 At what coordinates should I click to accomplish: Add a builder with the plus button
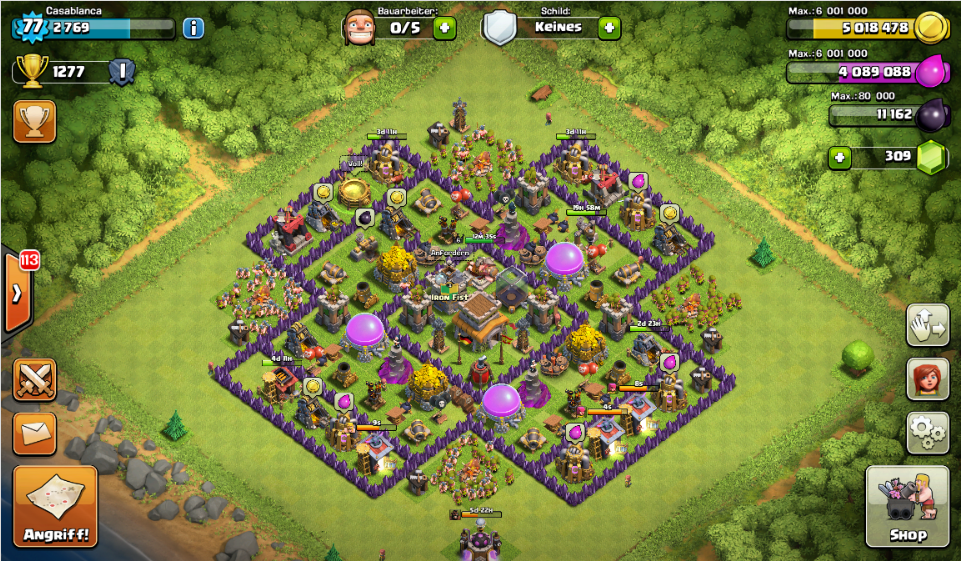click(x=444, y=27)
